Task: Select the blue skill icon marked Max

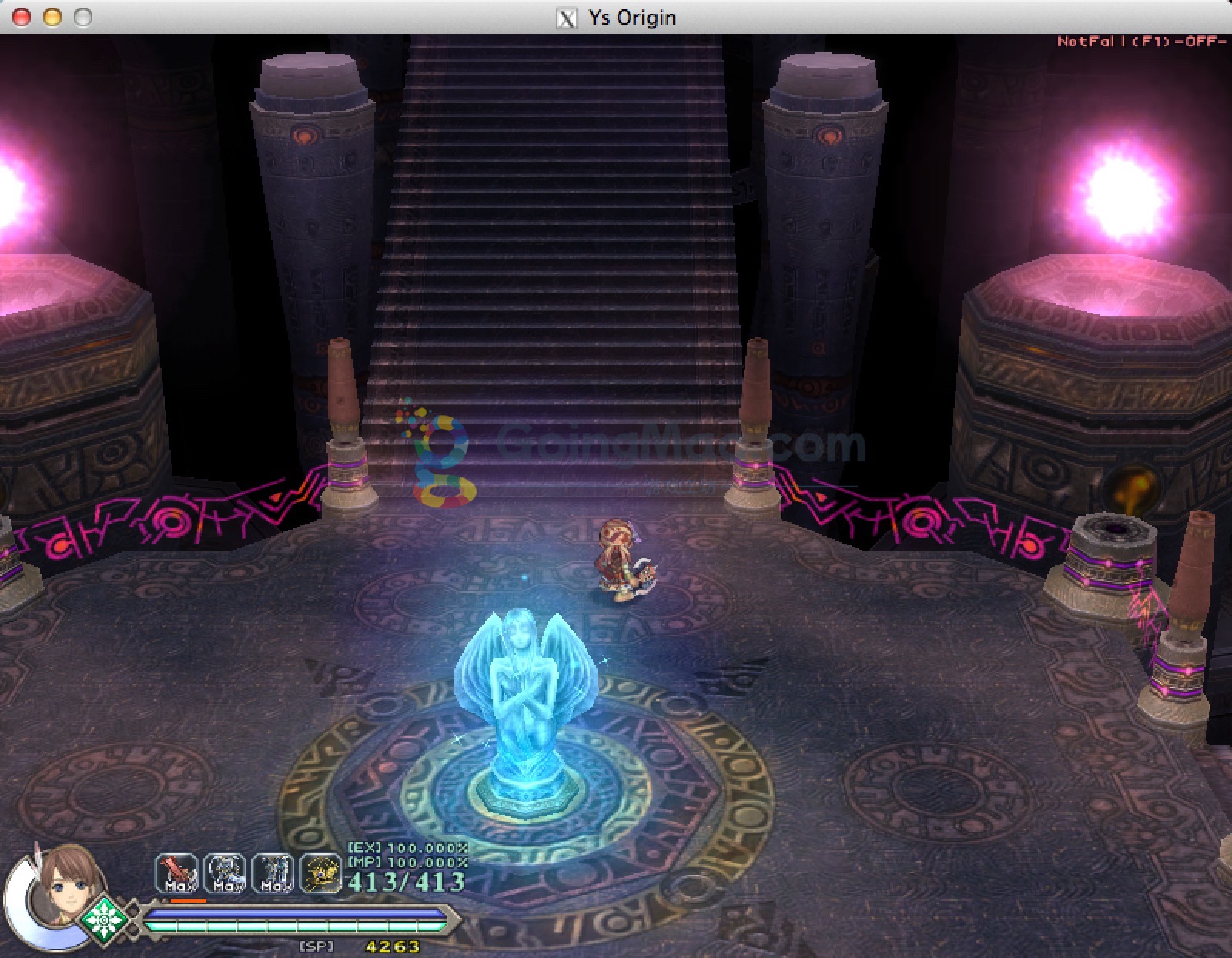Action: [273, 874]
